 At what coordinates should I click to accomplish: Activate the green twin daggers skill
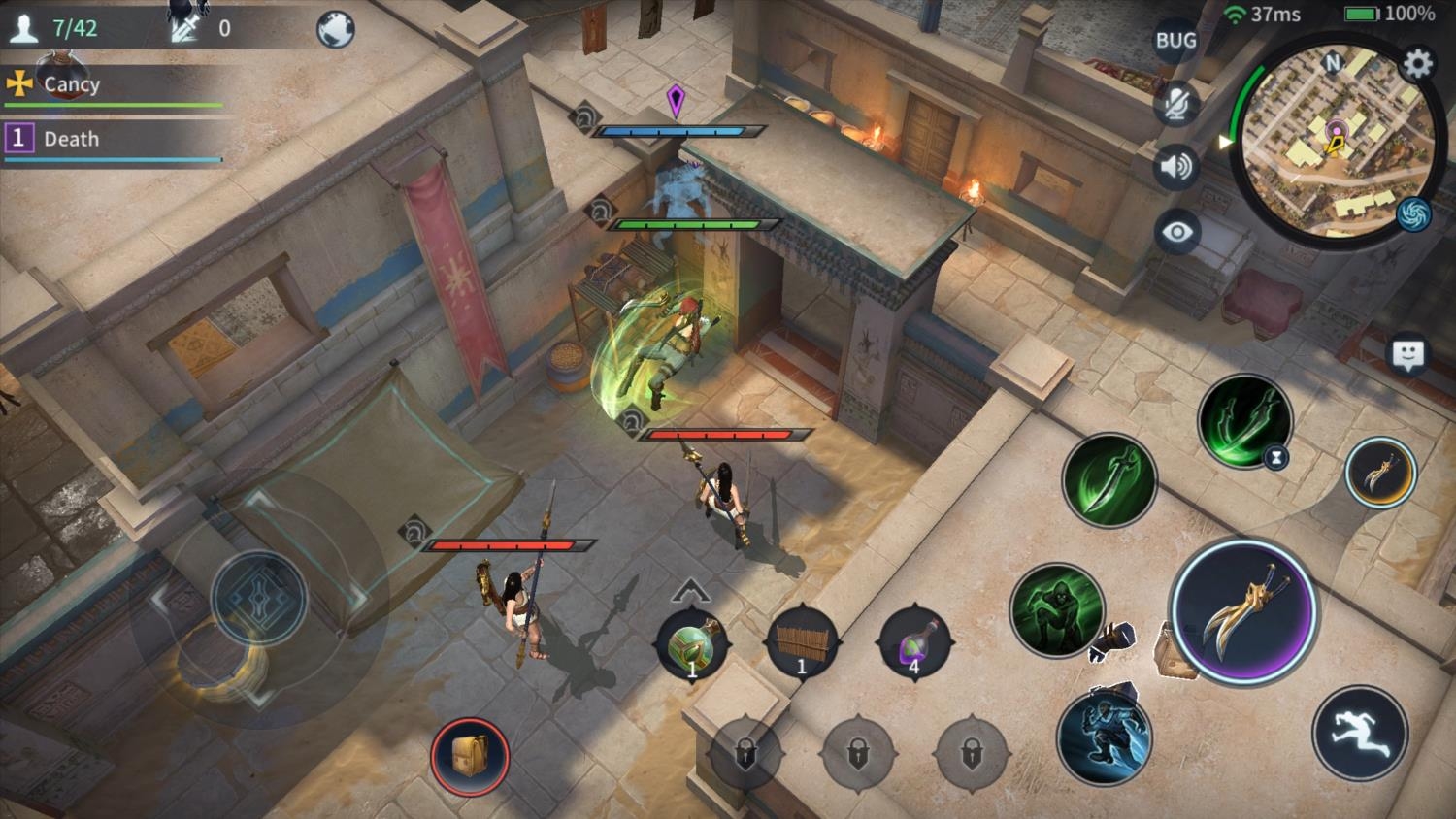1244,422
